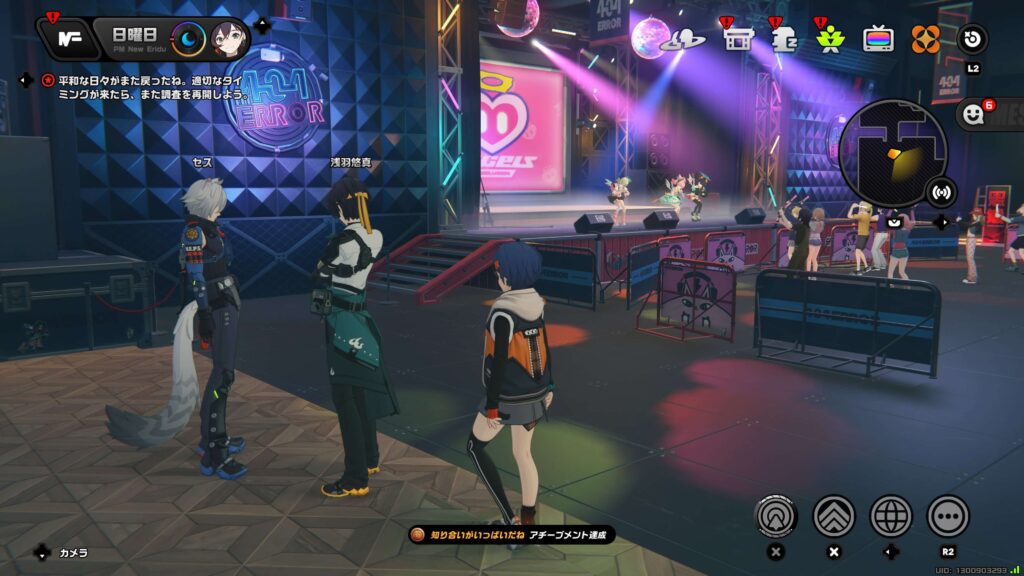This screenshot has width=1024, height=576.
Task: Click the signal broadcast button by the minimap
Action: (x=940, y=190)
